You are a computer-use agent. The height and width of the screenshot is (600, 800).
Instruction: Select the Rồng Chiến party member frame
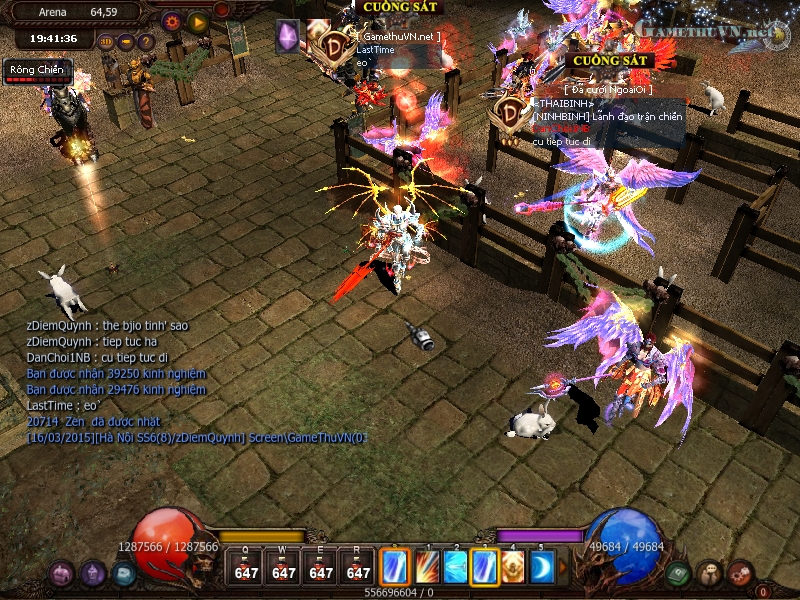(x=38, y=71)
